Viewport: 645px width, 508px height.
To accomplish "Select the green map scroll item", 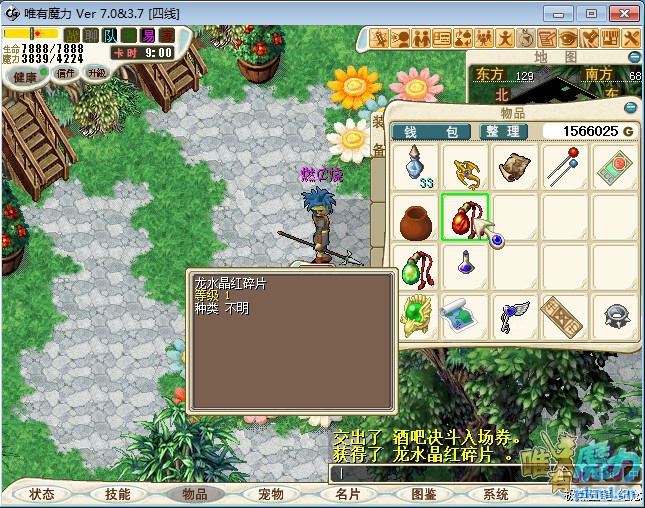I will tap(465, 315).
